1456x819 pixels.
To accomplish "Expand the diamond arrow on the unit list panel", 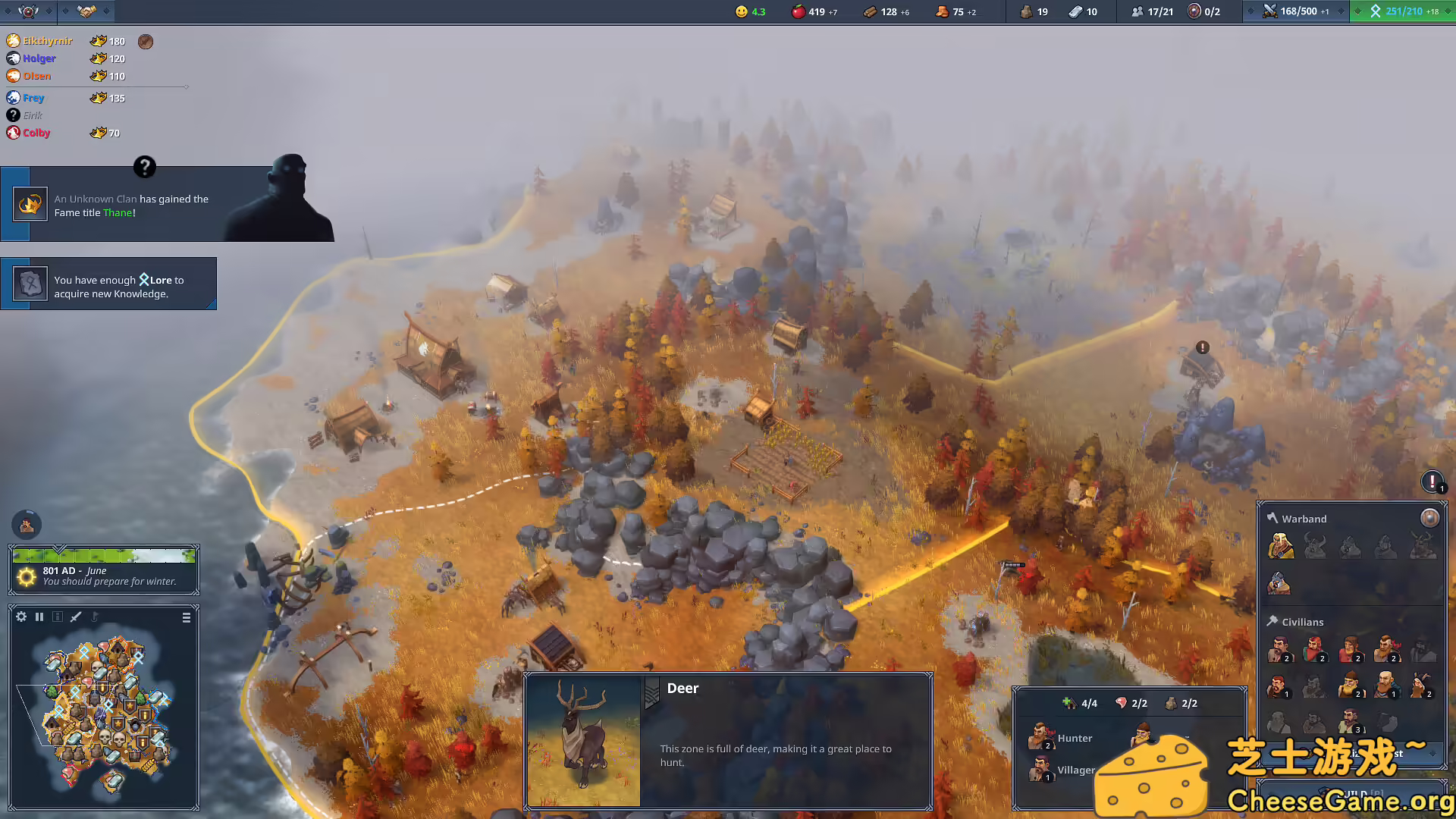I will [x=1432, y=753].
